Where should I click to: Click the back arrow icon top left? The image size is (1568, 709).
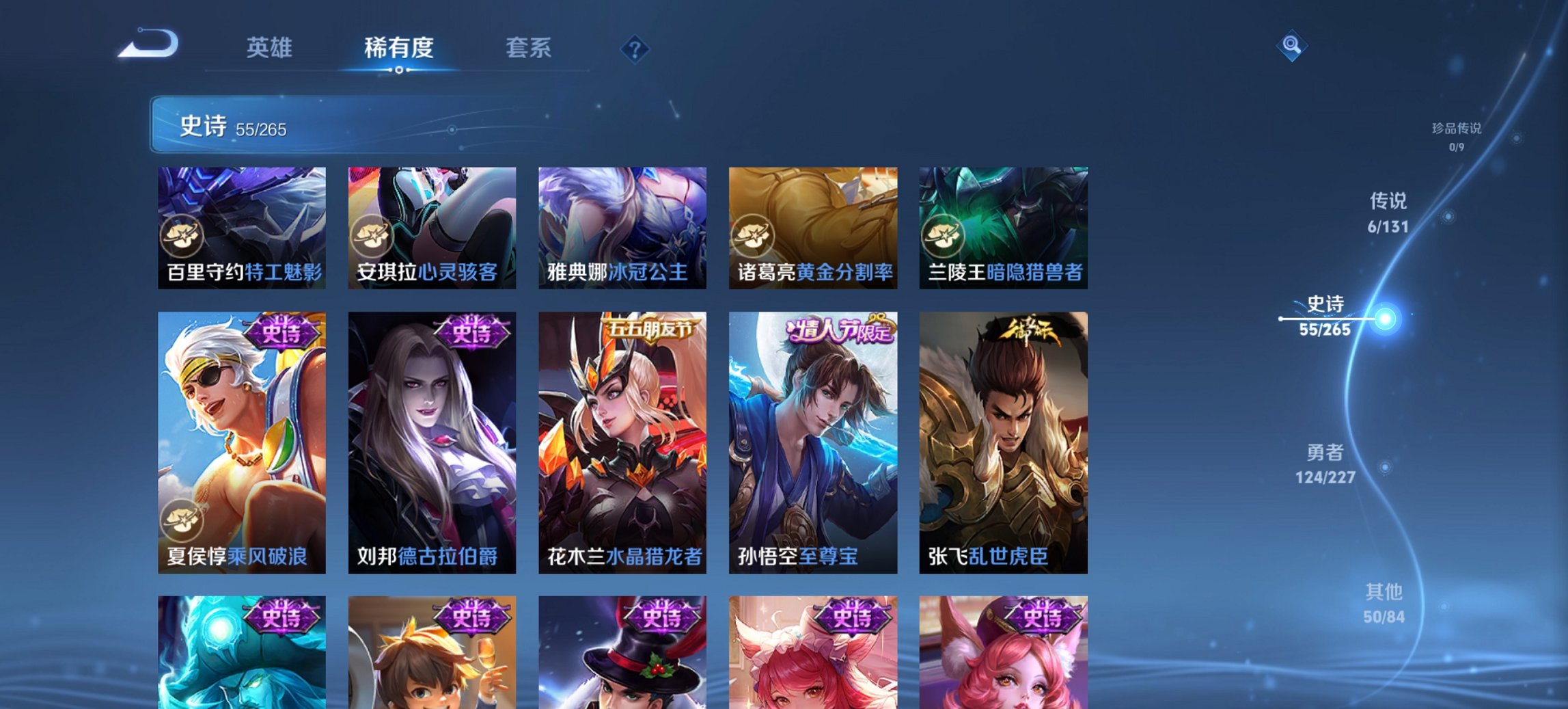click(149, 45)
